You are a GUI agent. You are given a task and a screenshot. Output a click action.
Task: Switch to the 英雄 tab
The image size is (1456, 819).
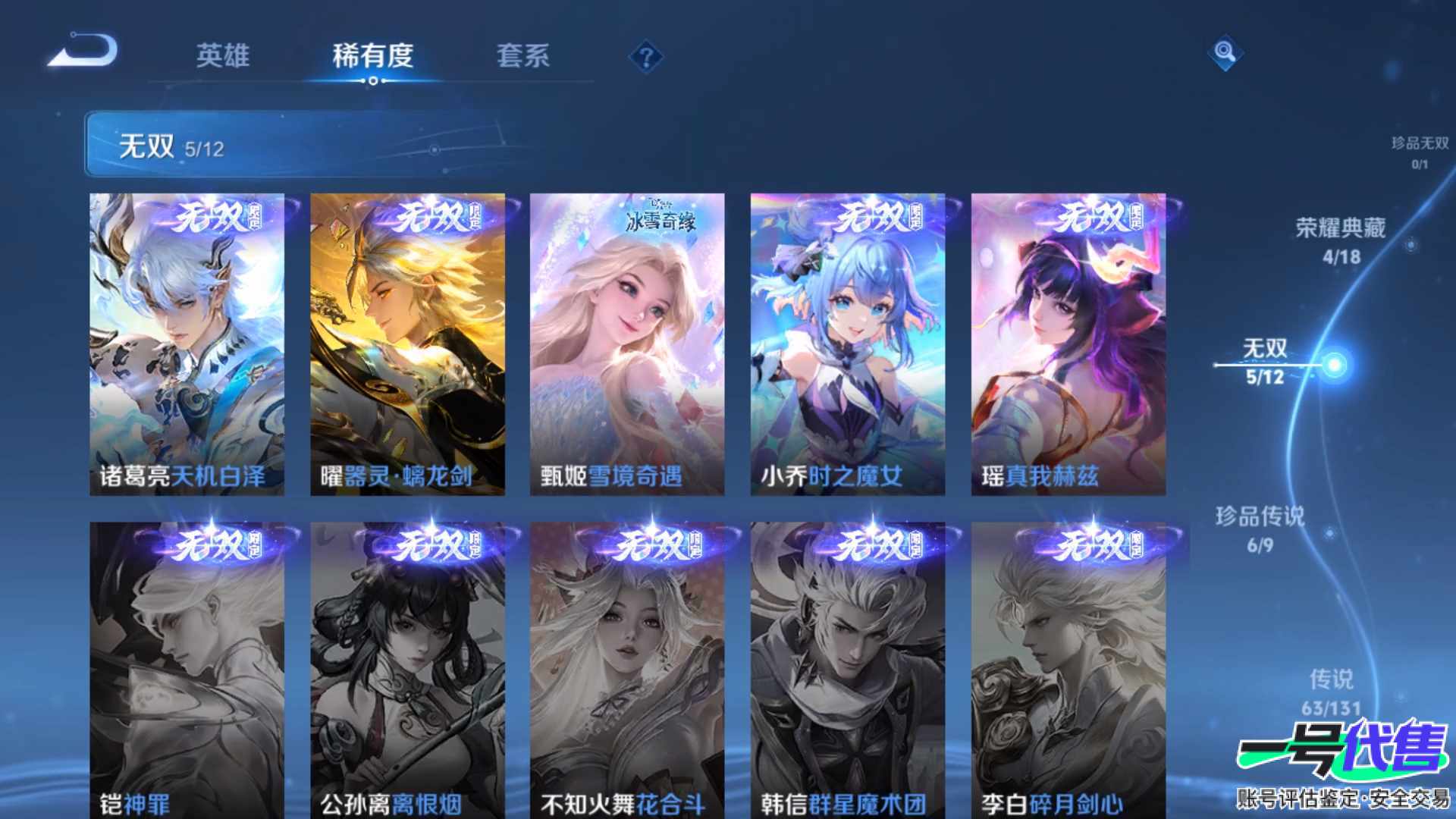coord(222,55)
